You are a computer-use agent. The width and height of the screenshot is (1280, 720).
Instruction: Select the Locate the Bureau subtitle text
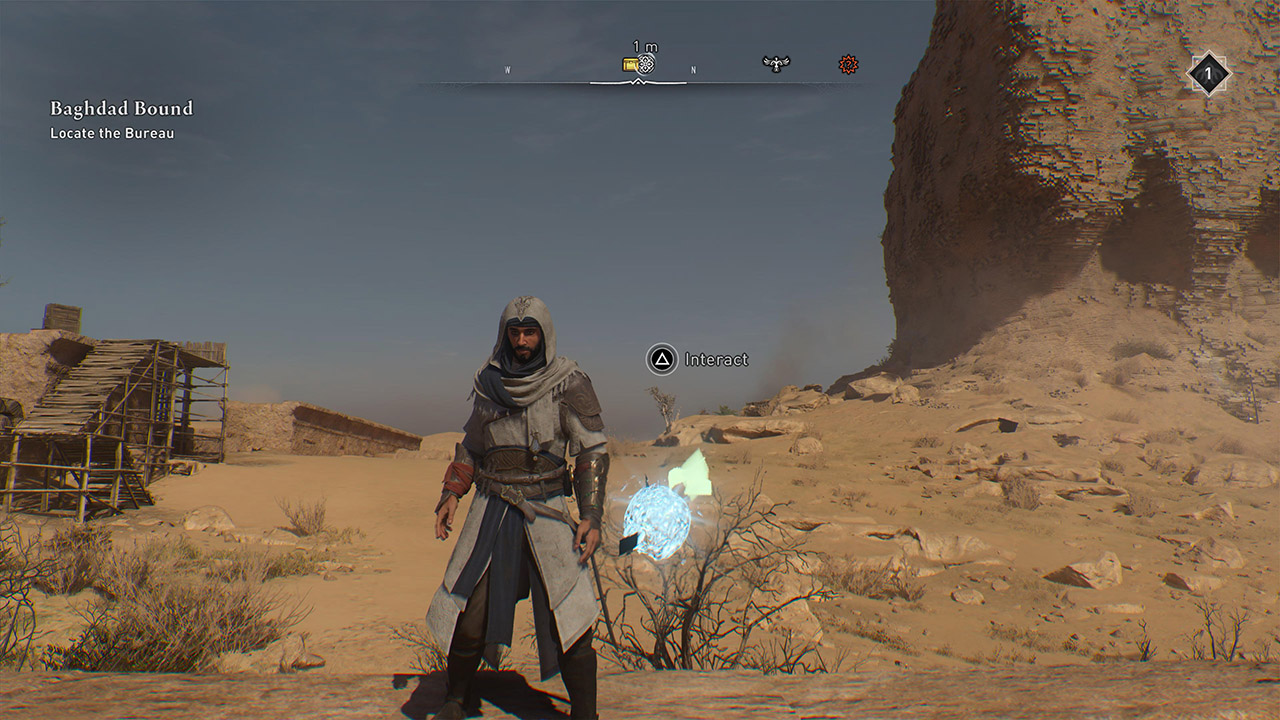pos(112,133)
